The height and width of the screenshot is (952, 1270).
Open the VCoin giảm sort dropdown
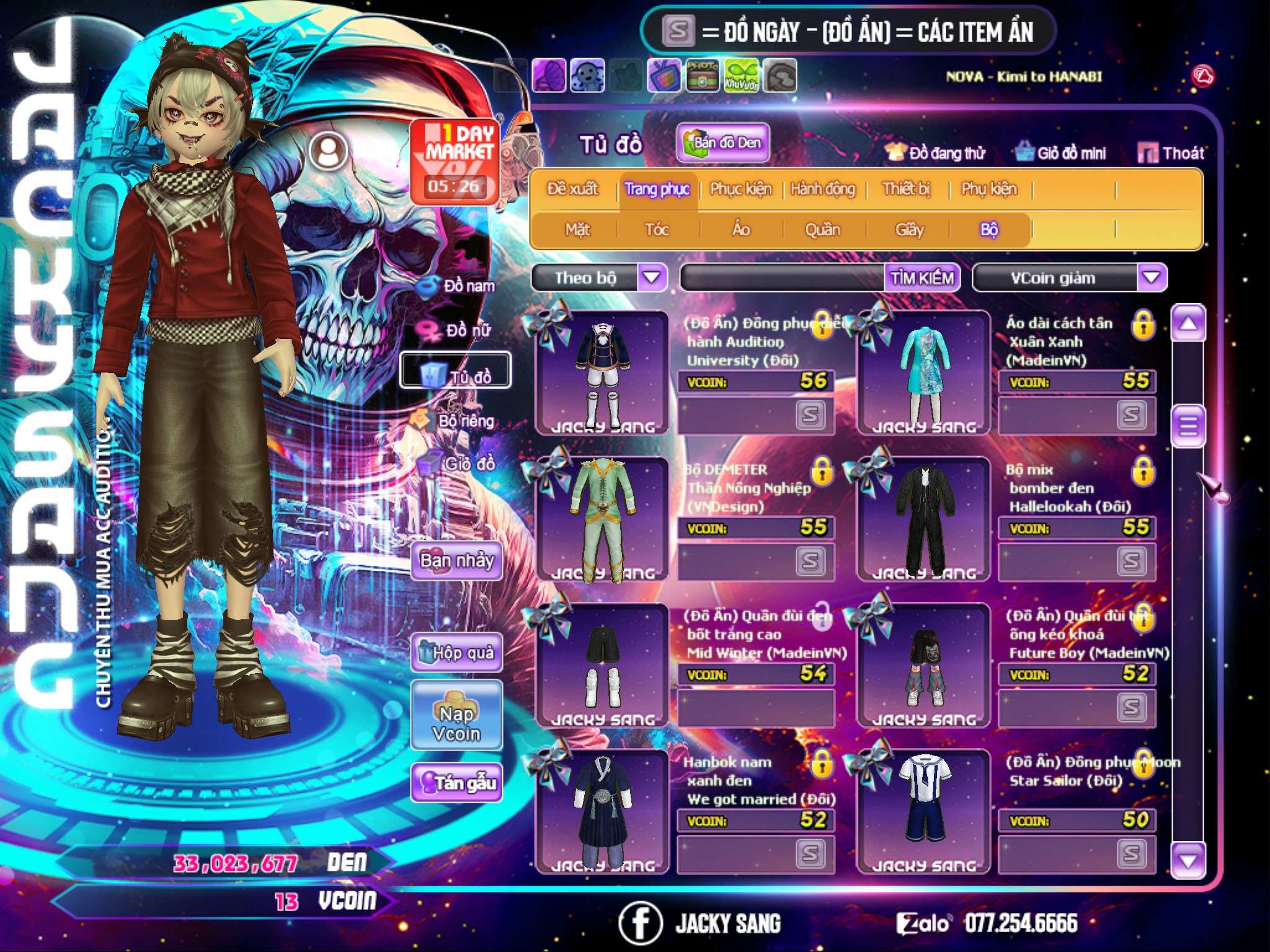[1152, 277]
